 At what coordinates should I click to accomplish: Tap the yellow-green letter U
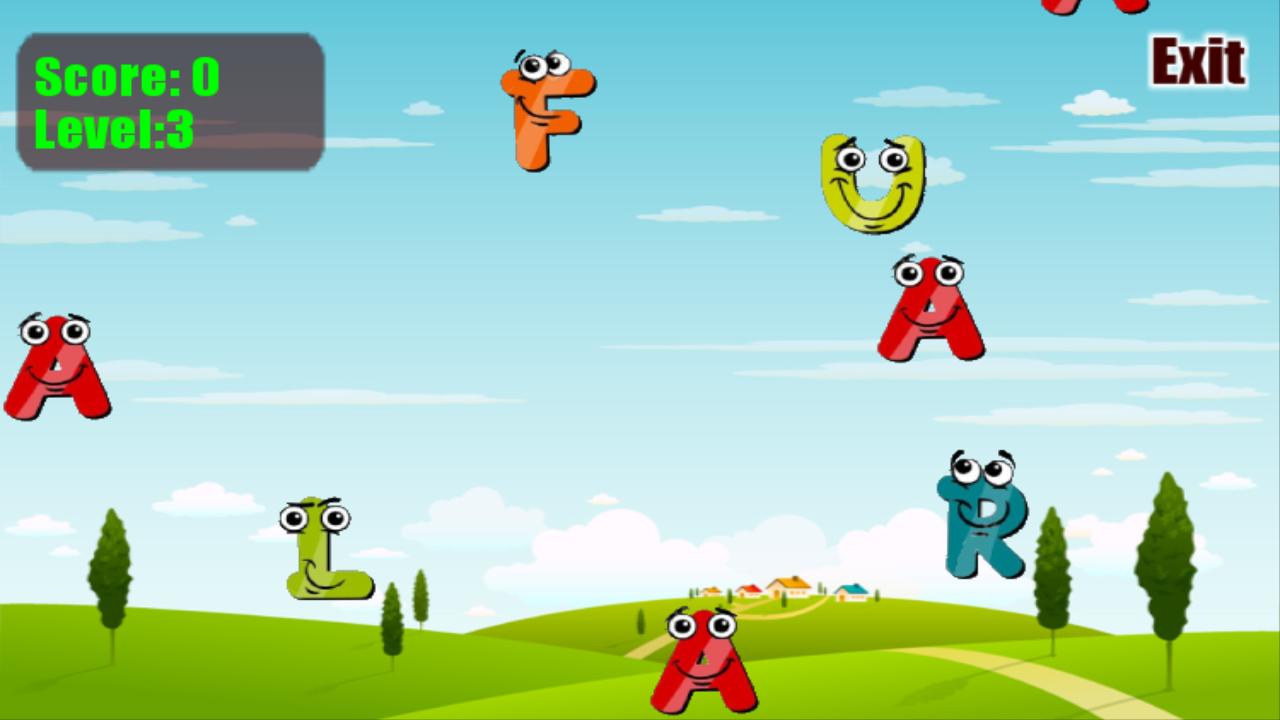click(872, 185)
